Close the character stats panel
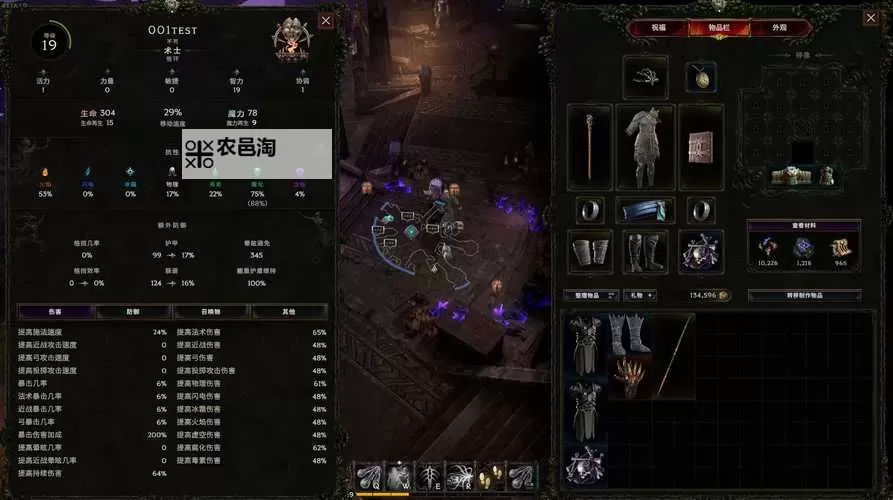Image resolution: width=893 pixels, height=500 pixels. coord(326,20)
